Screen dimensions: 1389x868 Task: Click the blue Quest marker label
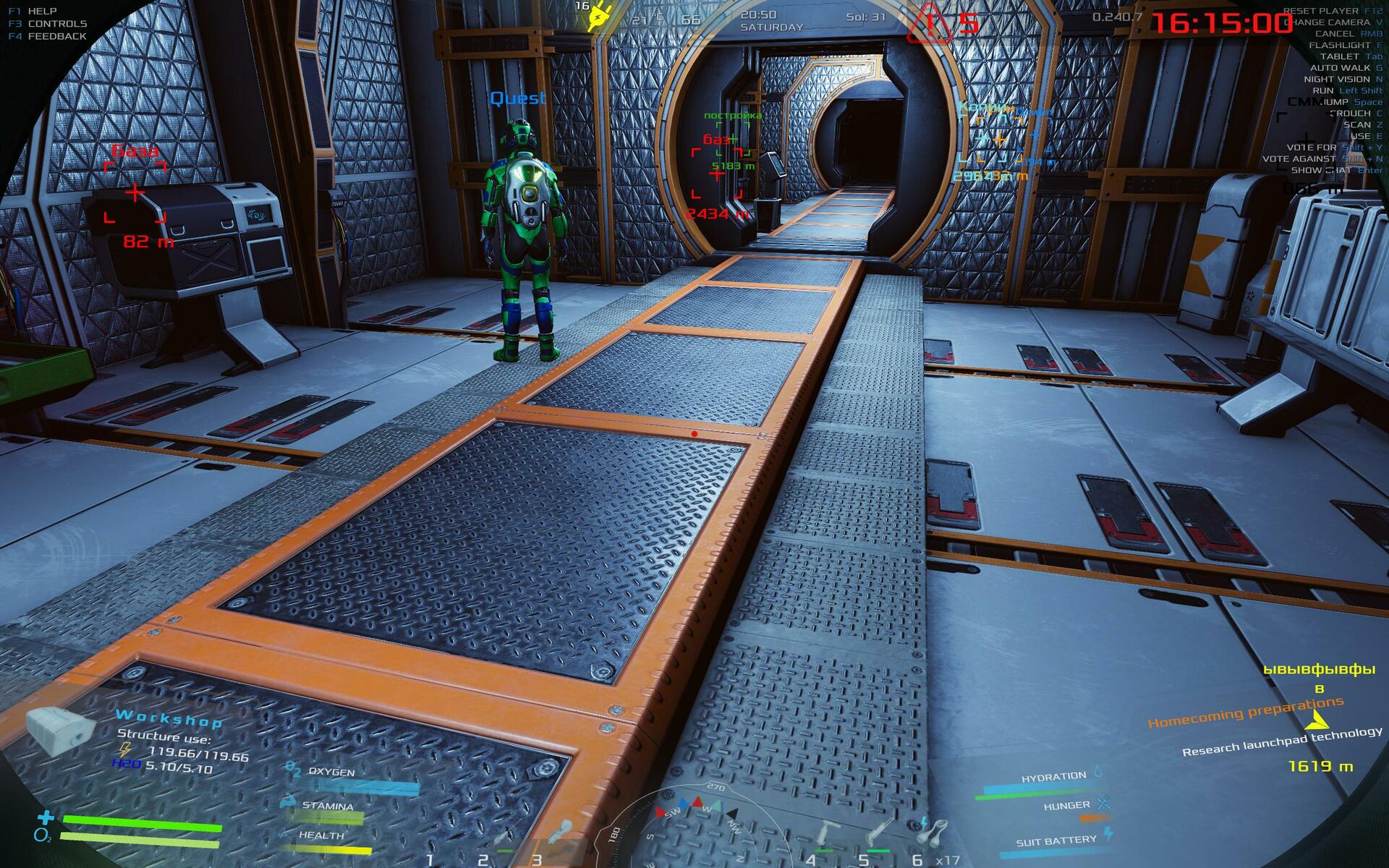coord(518,98)
